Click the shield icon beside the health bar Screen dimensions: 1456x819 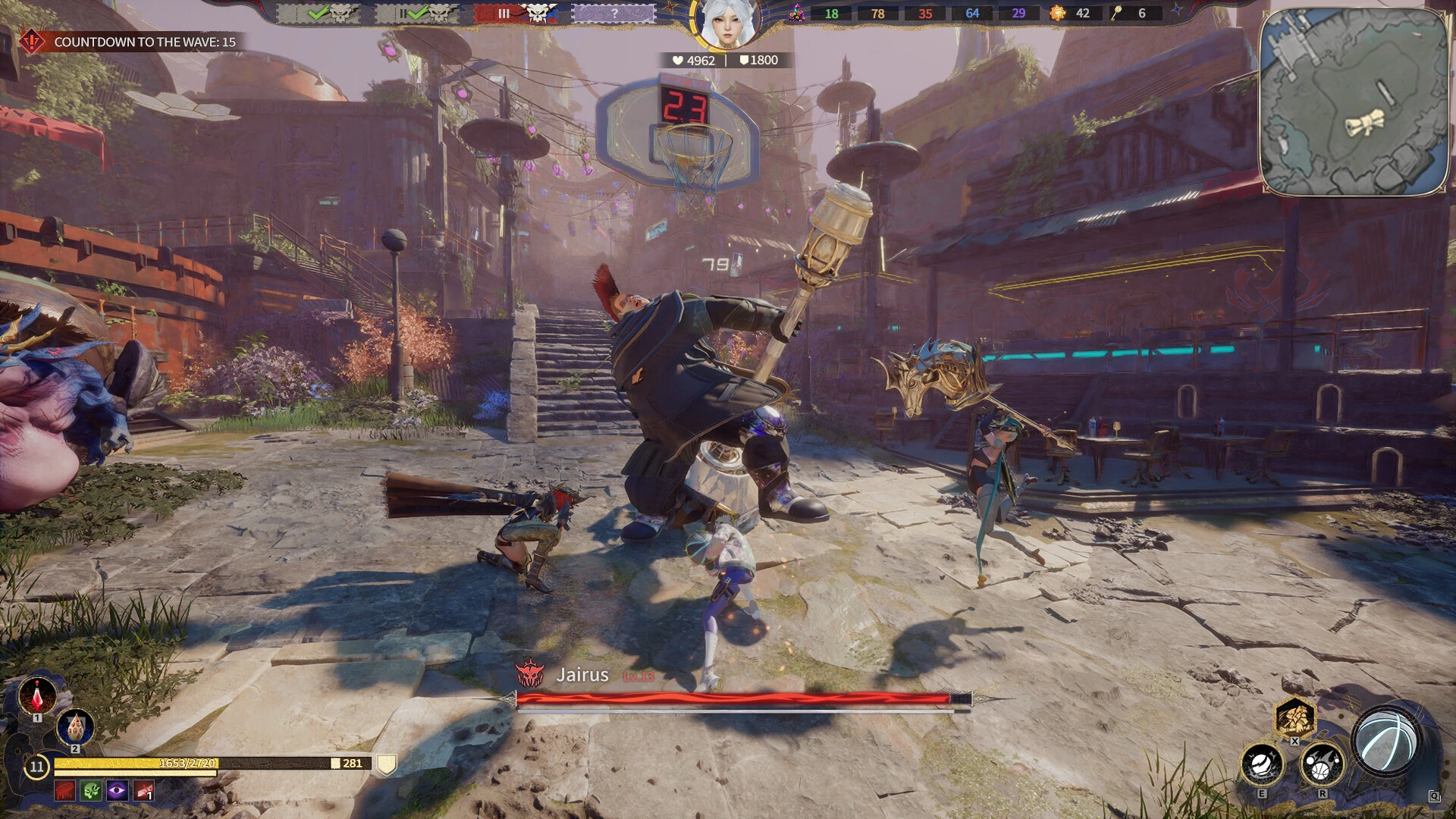click(x=387, y=764)
